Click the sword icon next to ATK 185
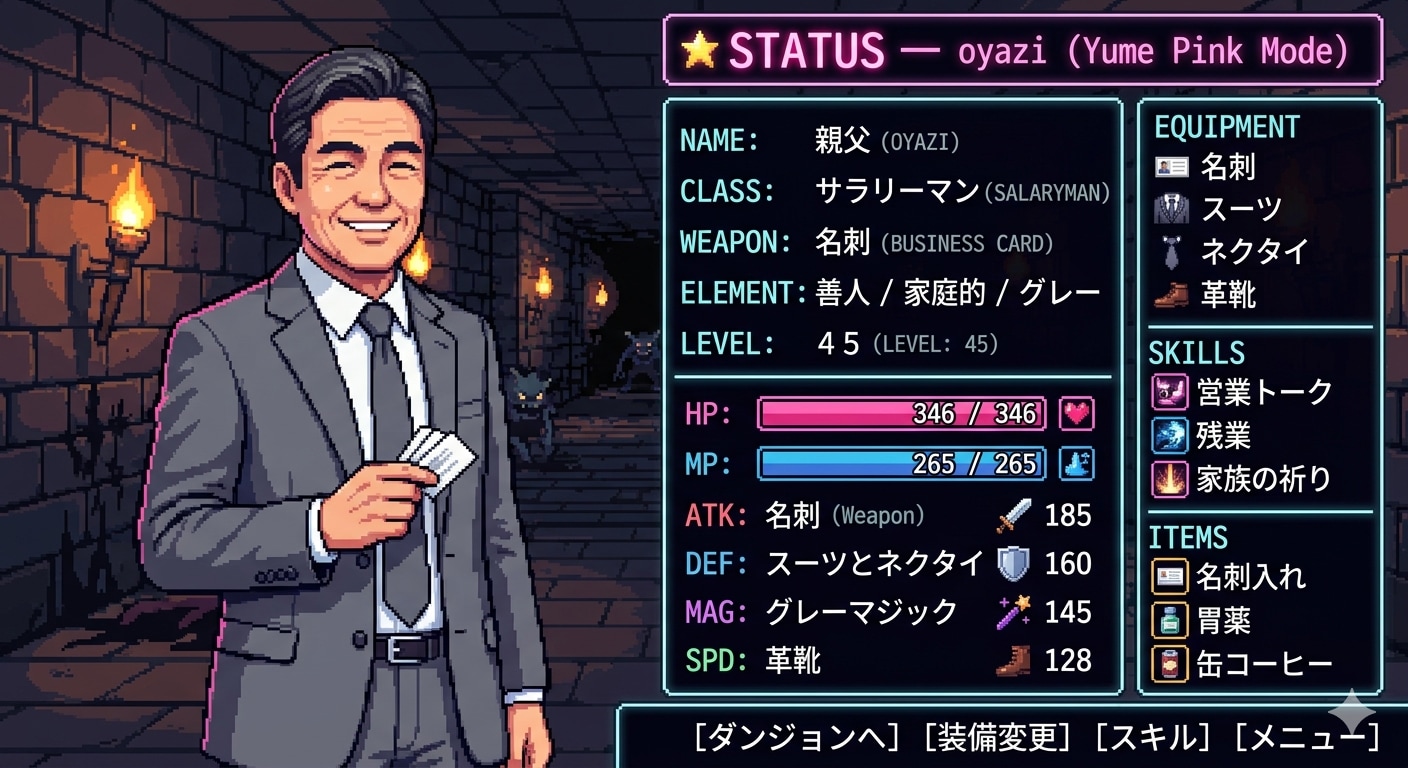This screenshot has height=768, width=1408. [x=1016, y=516]
